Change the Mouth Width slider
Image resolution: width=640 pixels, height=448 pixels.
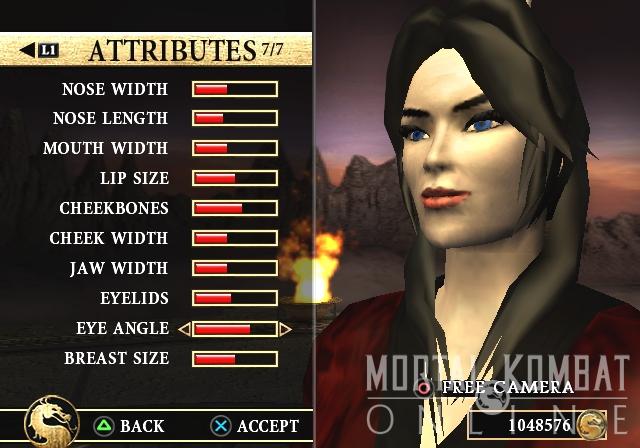pos(235,149)
